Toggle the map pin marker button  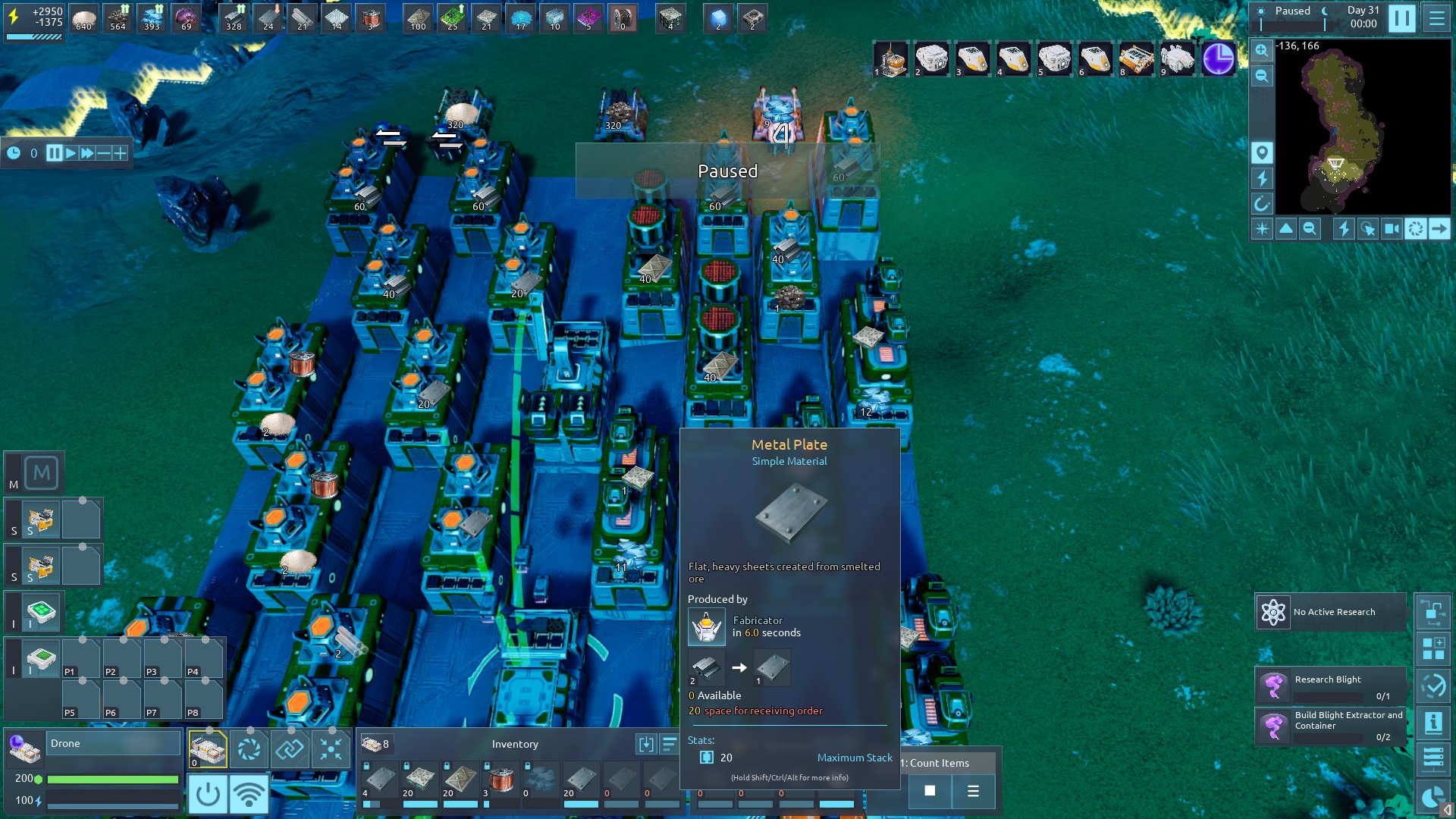[x=1261, y=153]
